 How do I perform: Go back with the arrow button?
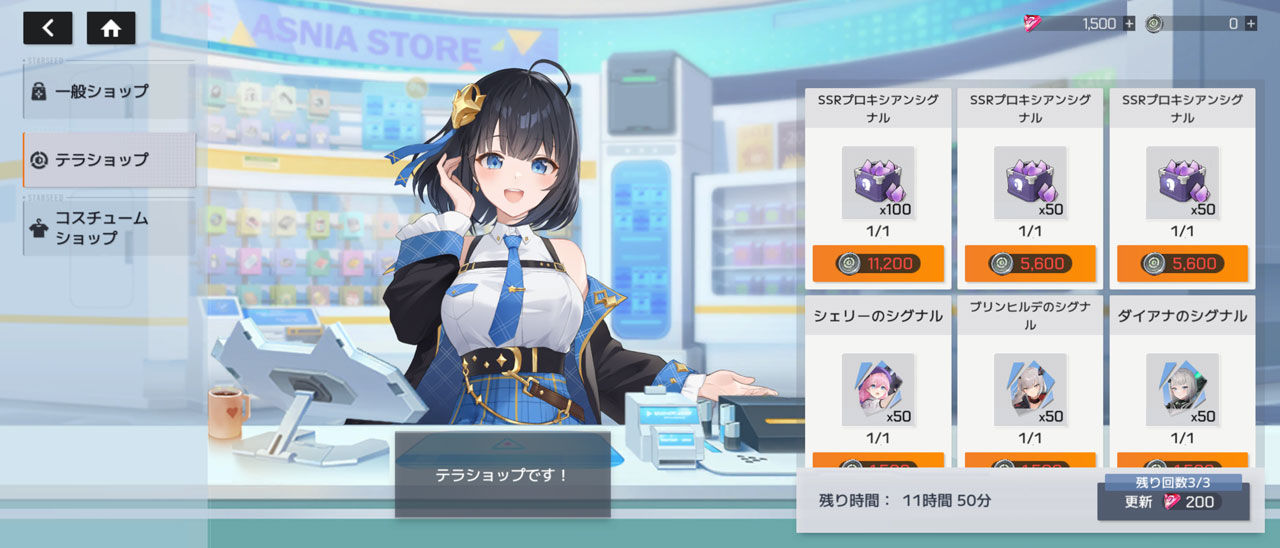[48, 28]
